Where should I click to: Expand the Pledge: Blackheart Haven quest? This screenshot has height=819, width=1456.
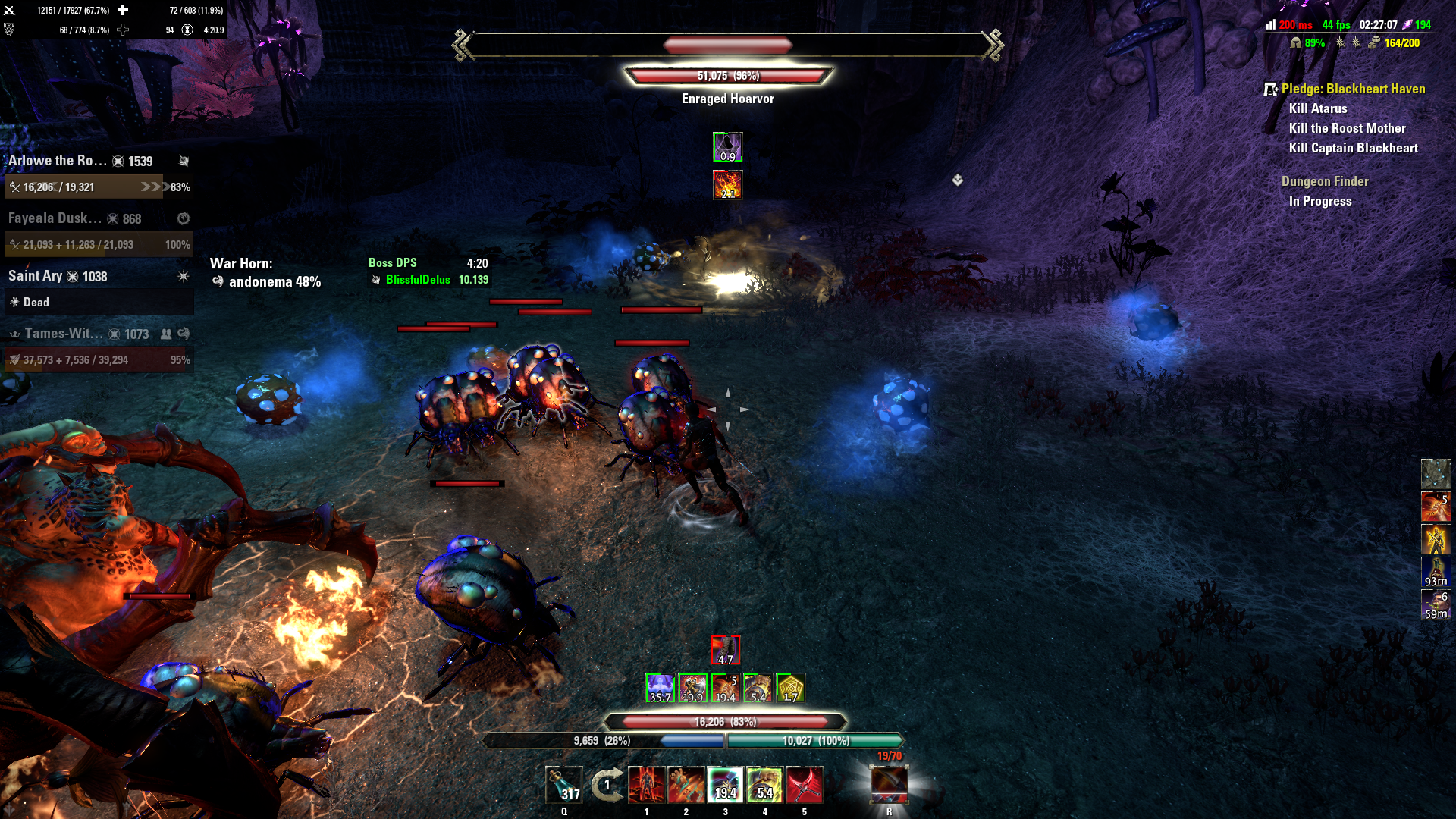1354,89
